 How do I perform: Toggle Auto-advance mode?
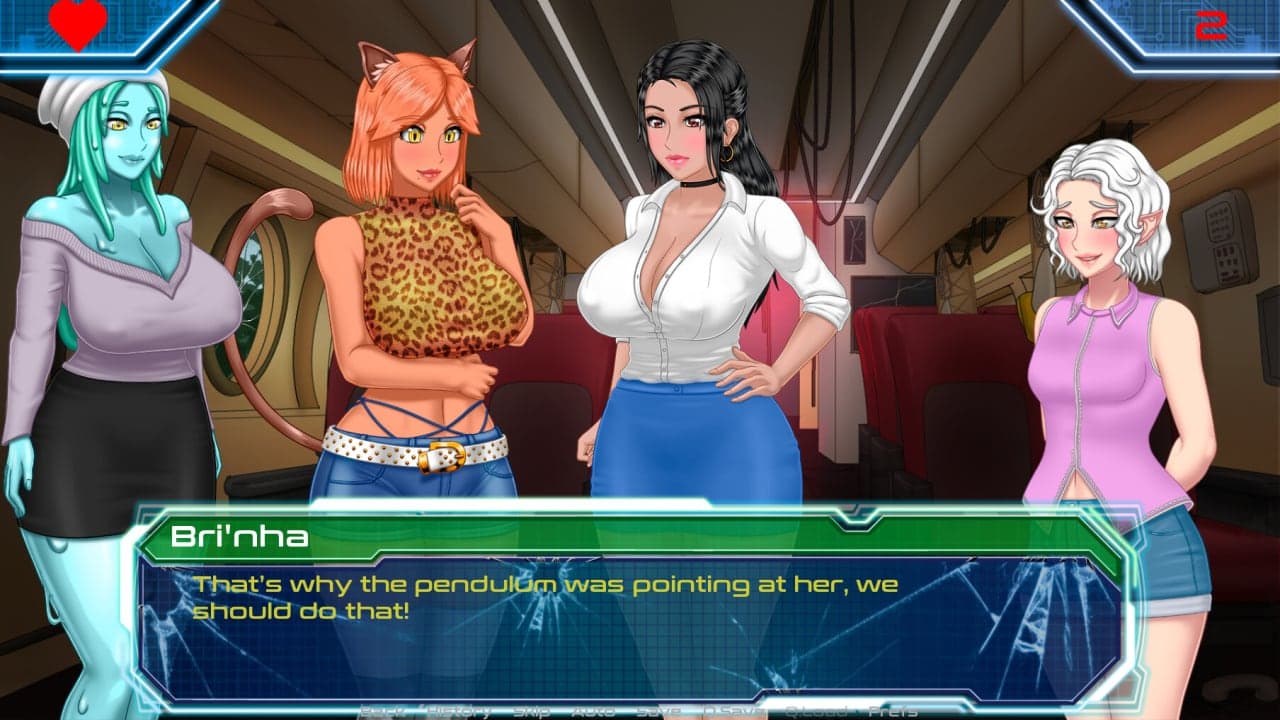pos(593,711)
